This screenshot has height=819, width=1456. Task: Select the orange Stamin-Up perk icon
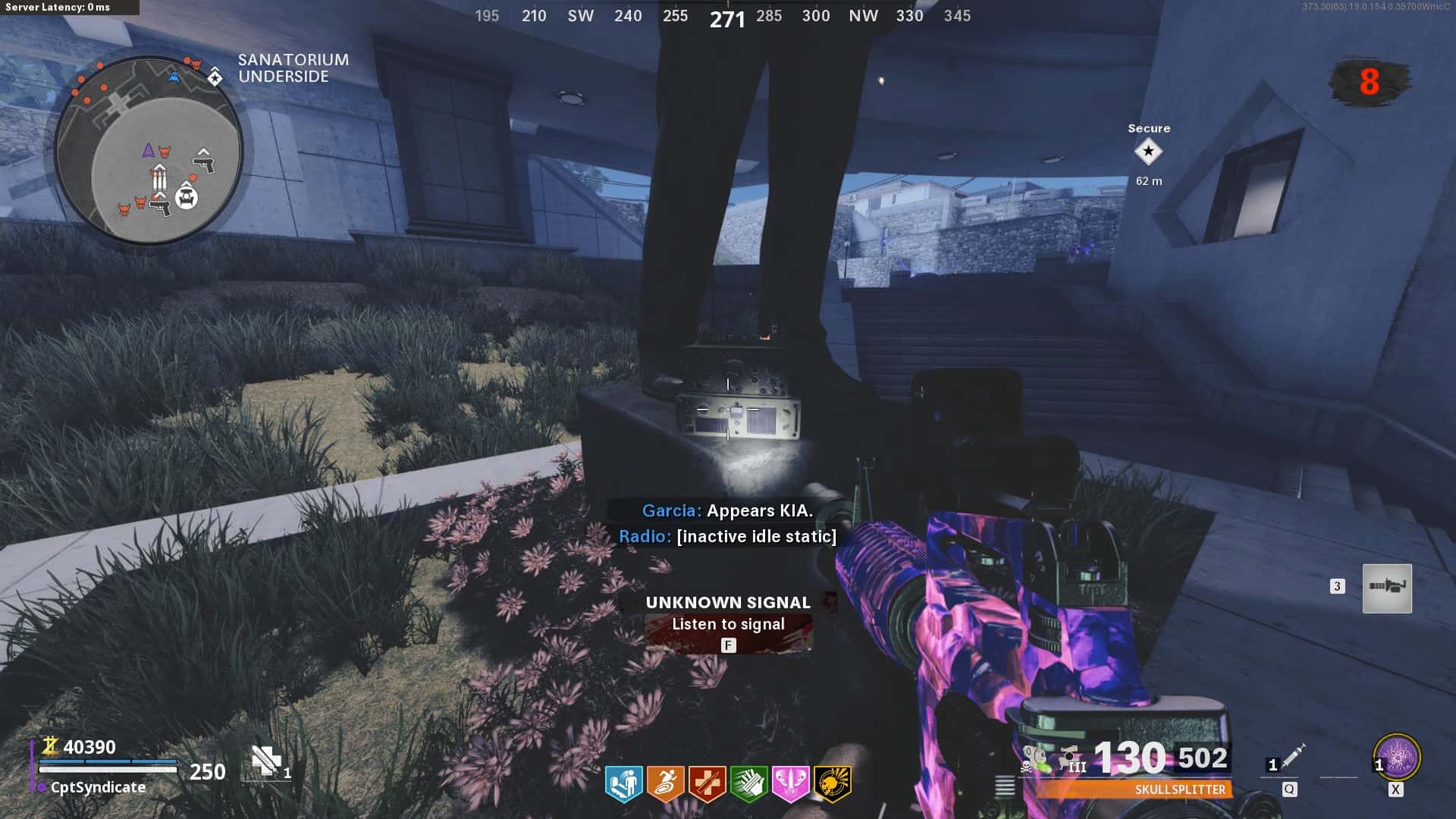pos(665,783)
